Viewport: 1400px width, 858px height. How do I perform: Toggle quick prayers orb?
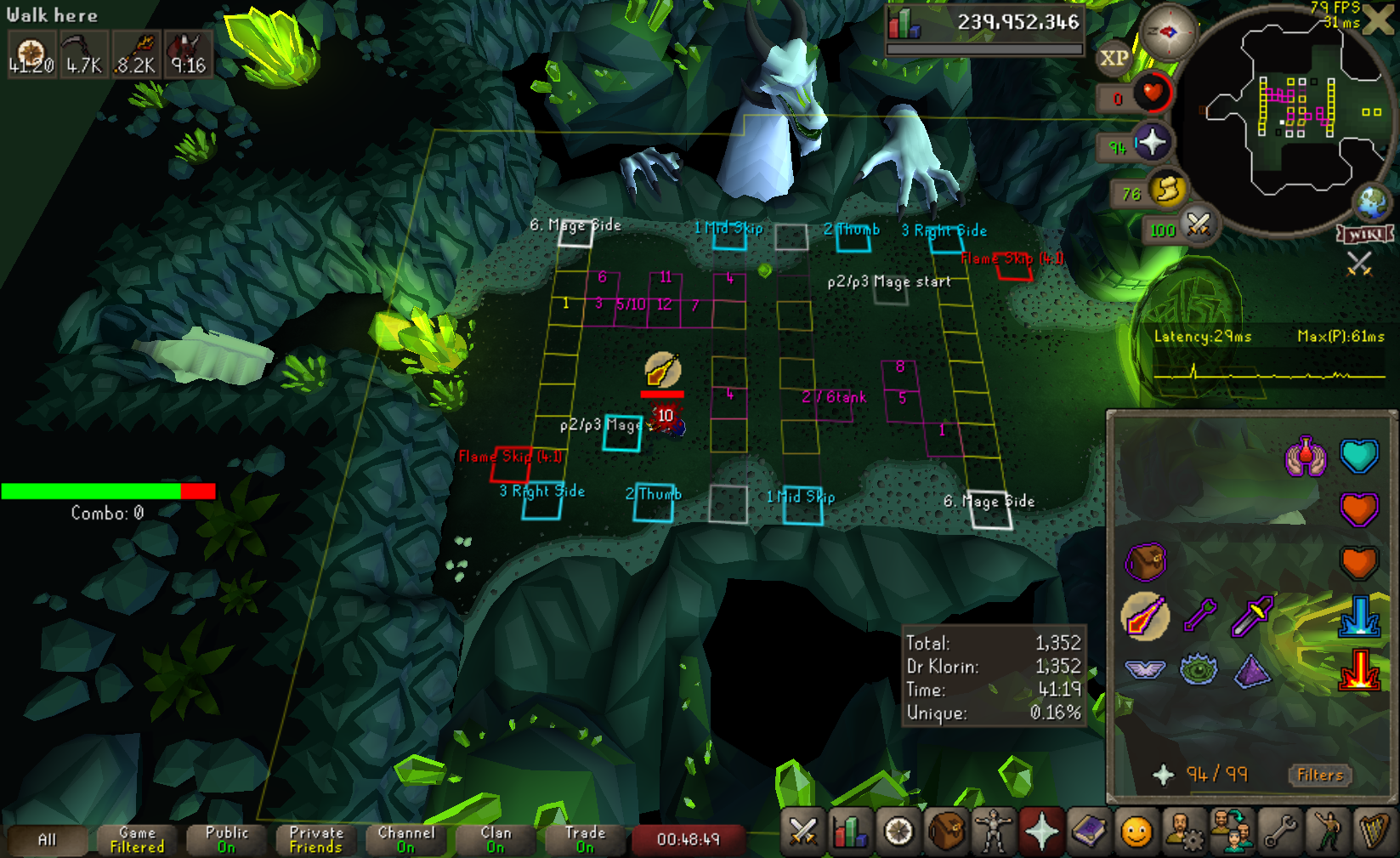click(x=1152, y=142)
